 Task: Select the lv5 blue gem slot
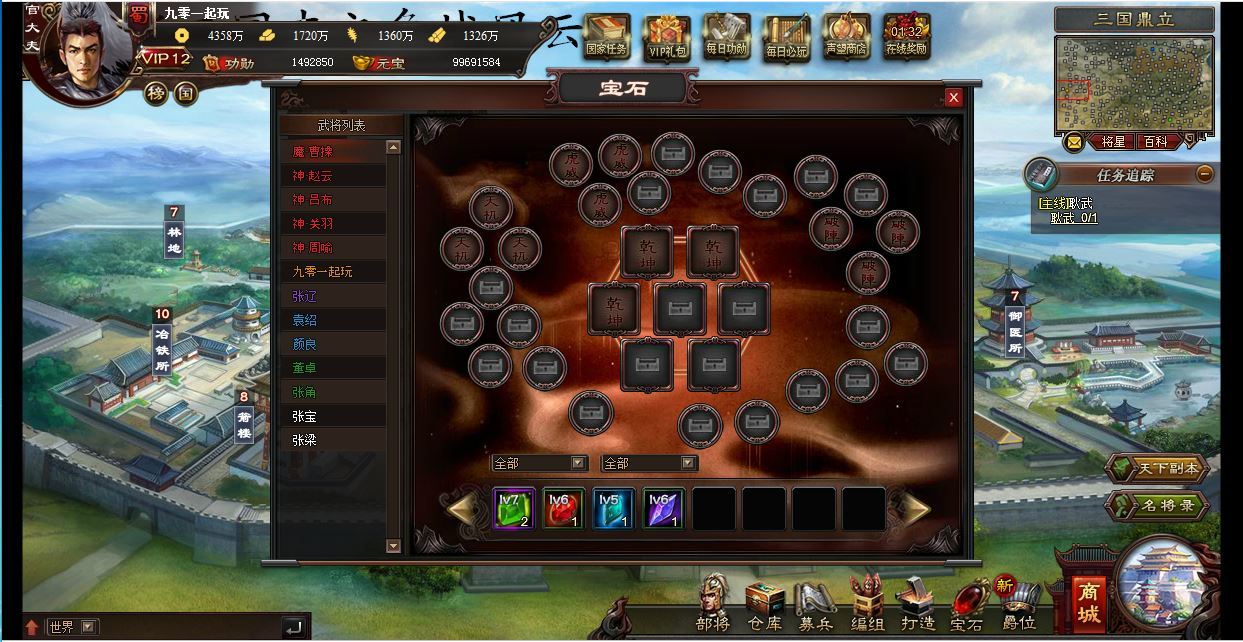pyautogui.click(x=613, y=508)
